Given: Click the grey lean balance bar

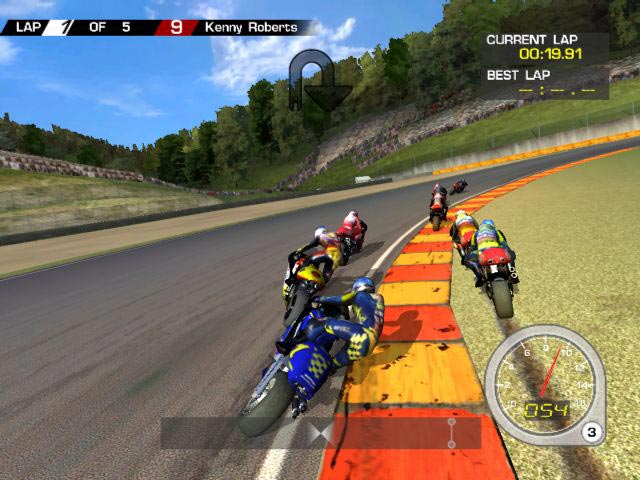Looking at the screenshot, I should coord(320,433).
